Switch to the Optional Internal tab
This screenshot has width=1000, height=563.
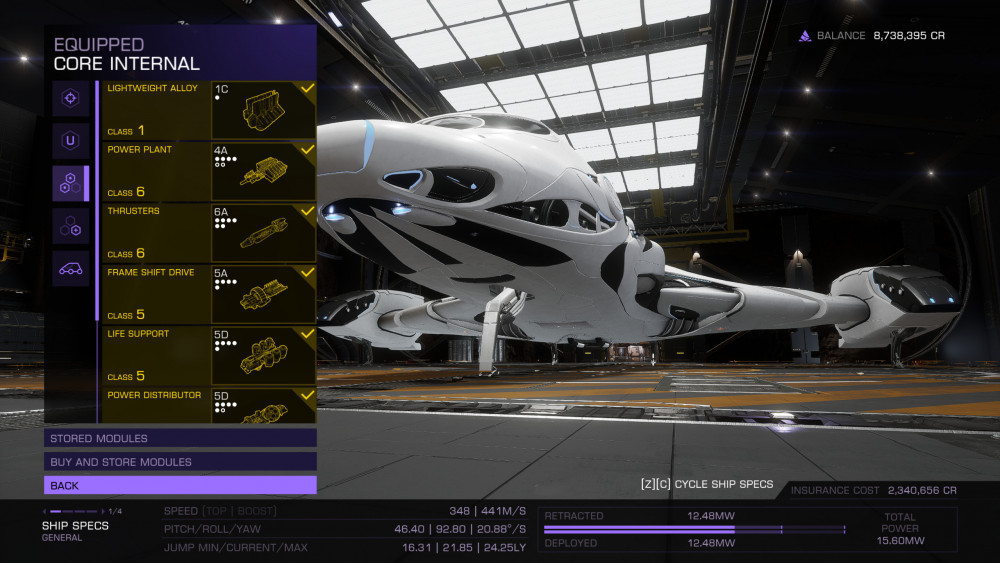[x=70, y=226]
